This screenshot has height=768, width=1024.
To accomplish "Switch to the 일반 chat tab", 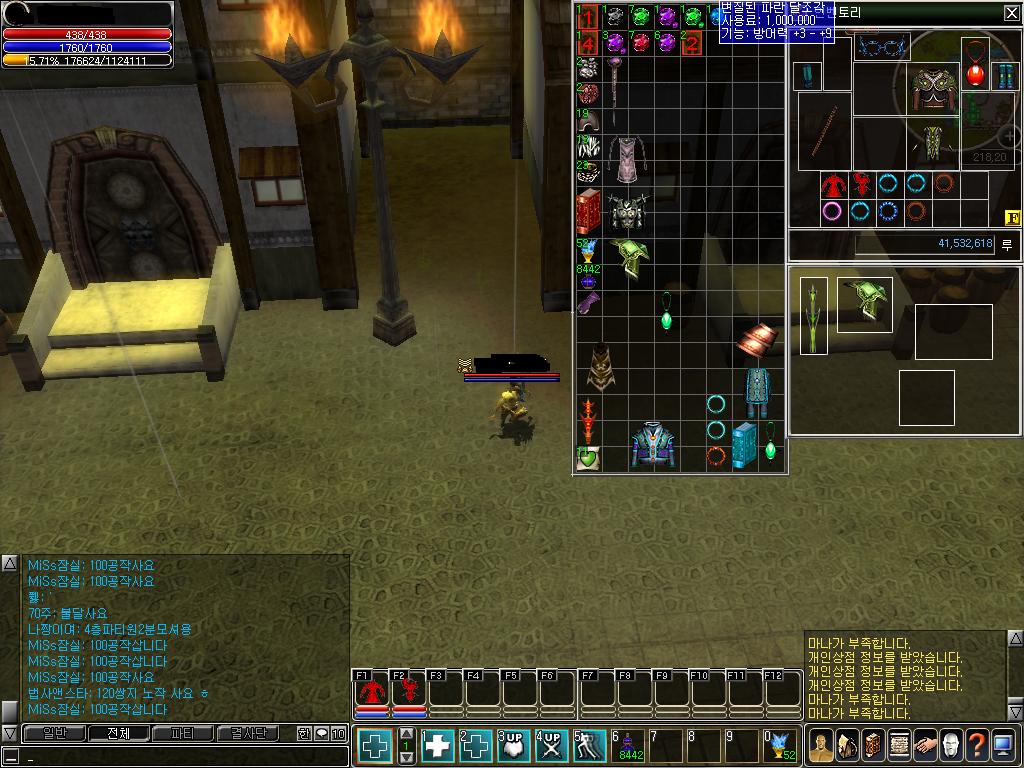I will (x=48, y=733).
